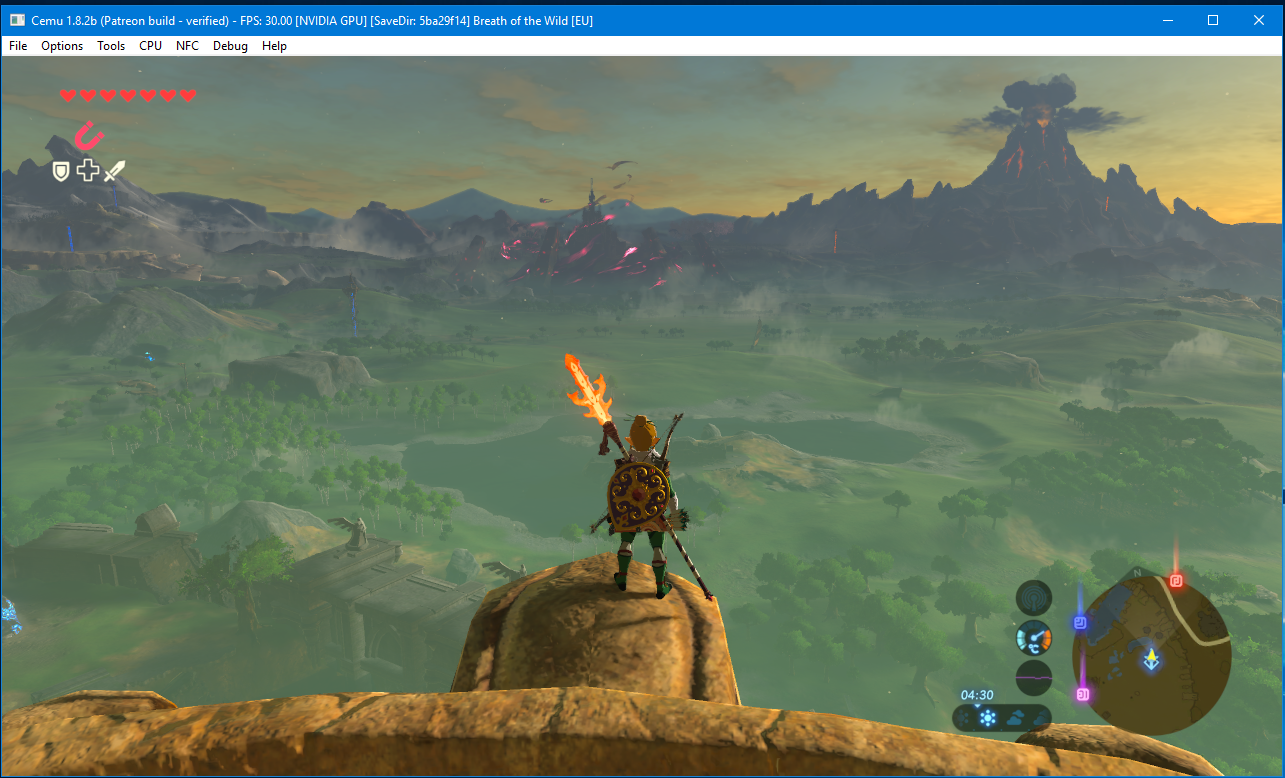Viewport: 1285px width, 778px height.
Task: Click the Sheikah sensor antenna icon
Action: (x=1033, y=599)
